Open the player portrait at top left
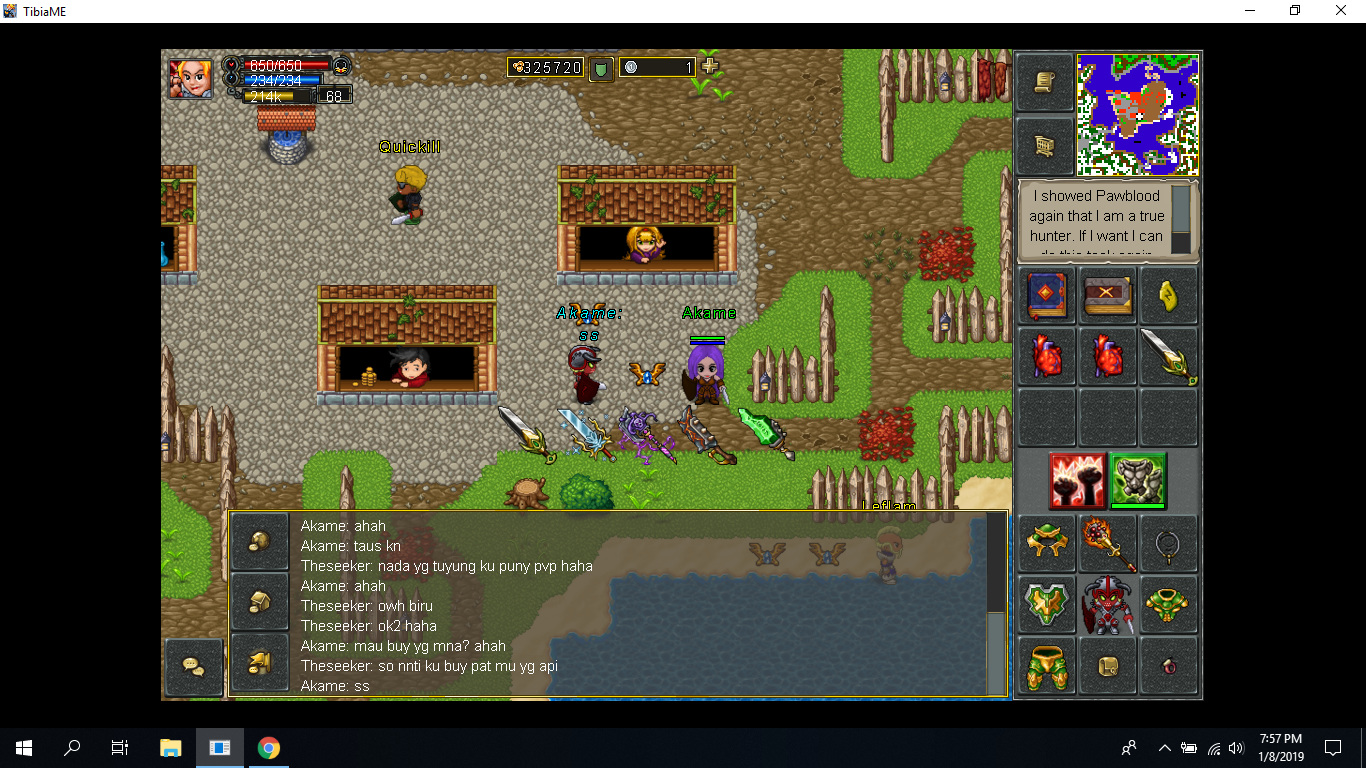The width and height of the screenshot is (1366, 768). pyautogui.click(x=189, y=78)
